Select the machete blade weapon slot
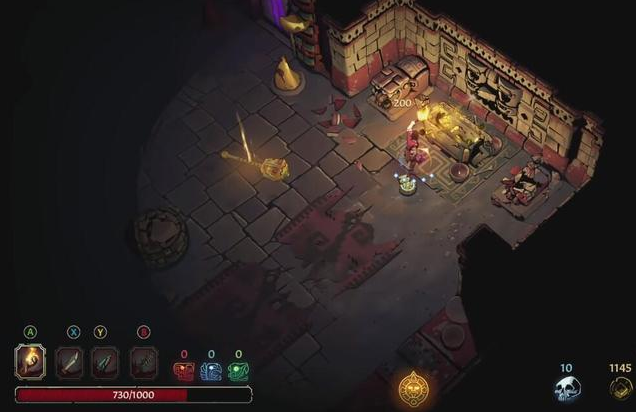 70,361
